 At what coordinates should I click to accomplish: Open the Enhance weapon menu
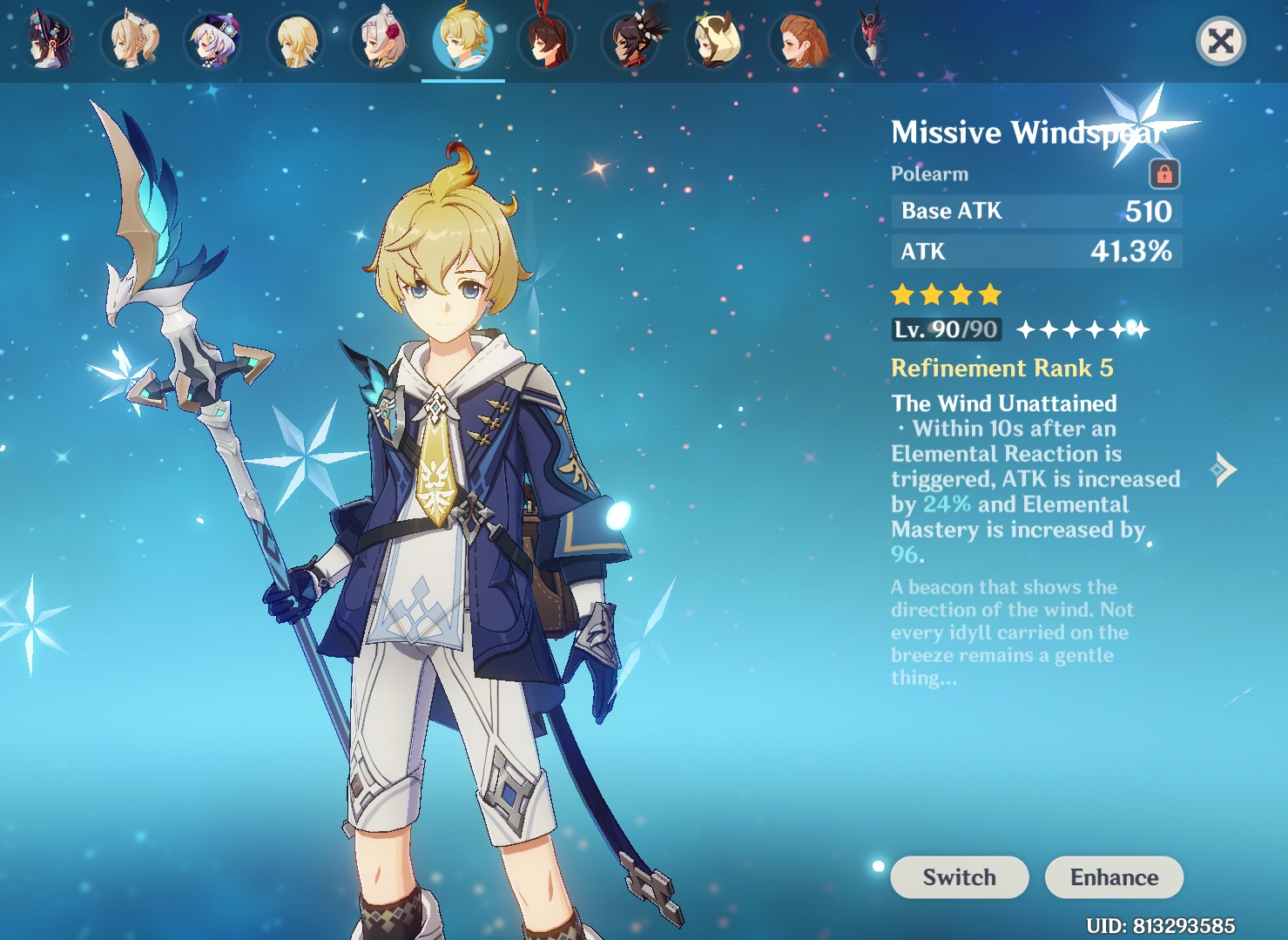[1114, 876]
